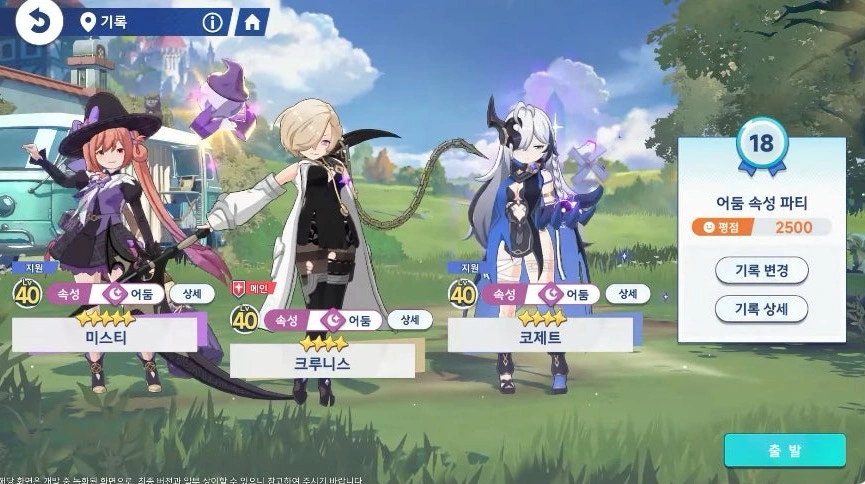Screen dimensions: 865x484
Task: Select the 코제트 name card
Action: (x=540, y=337)
